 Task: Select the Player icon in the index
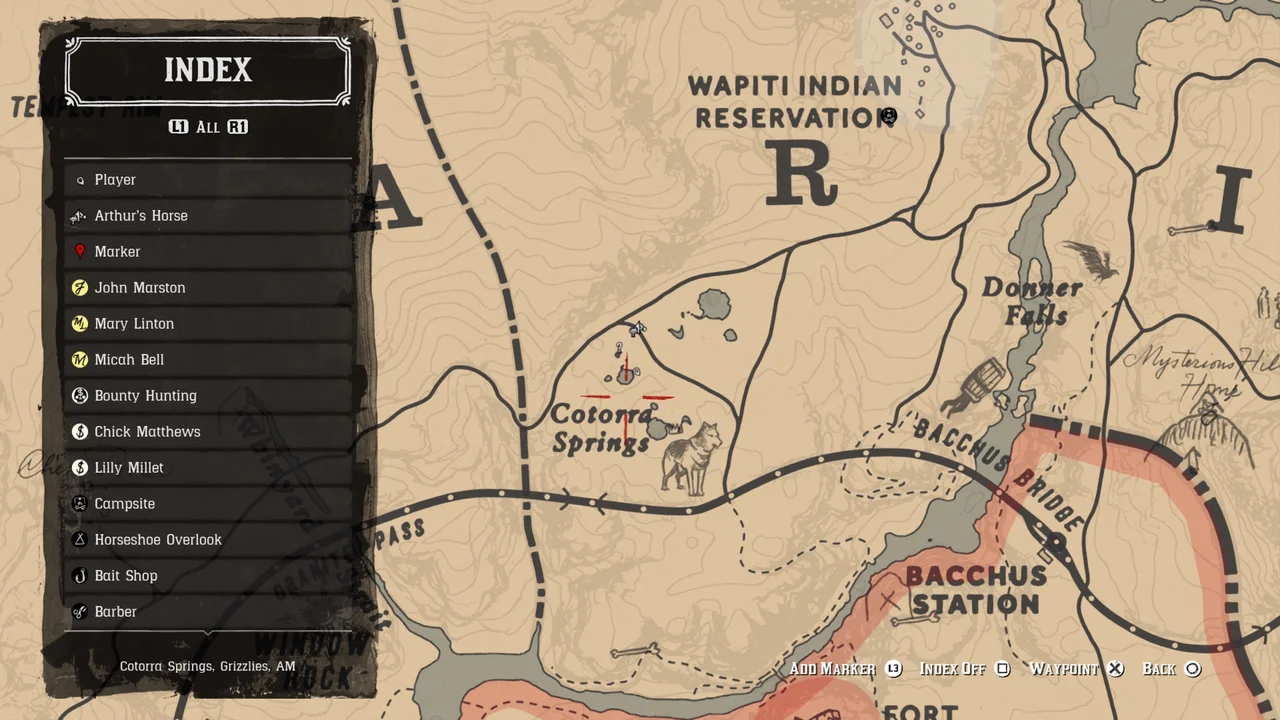coord(80,179)
